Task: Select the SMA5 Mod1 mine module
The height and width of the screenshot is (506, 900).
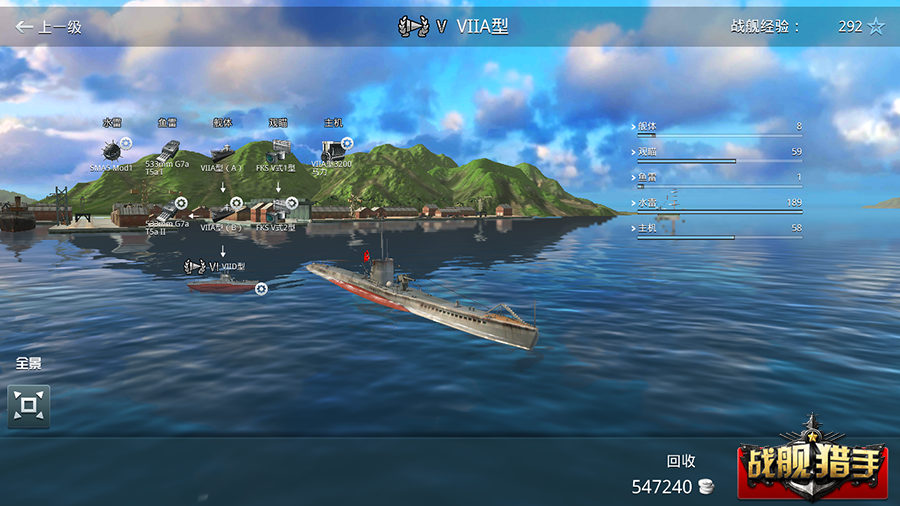Action: tap(111, 150)
